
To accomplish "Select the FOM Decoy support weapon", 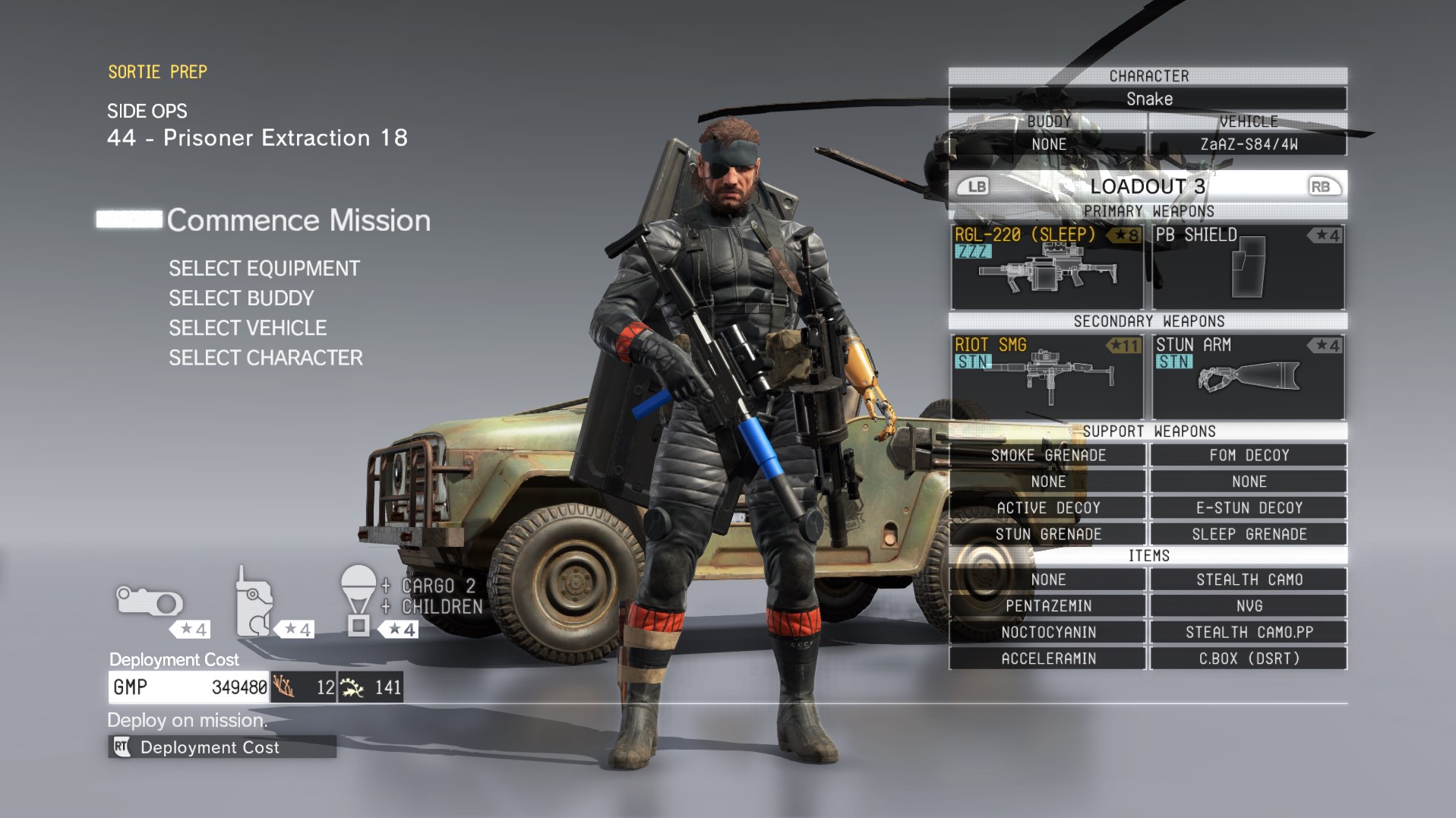I will [1249, 455].
